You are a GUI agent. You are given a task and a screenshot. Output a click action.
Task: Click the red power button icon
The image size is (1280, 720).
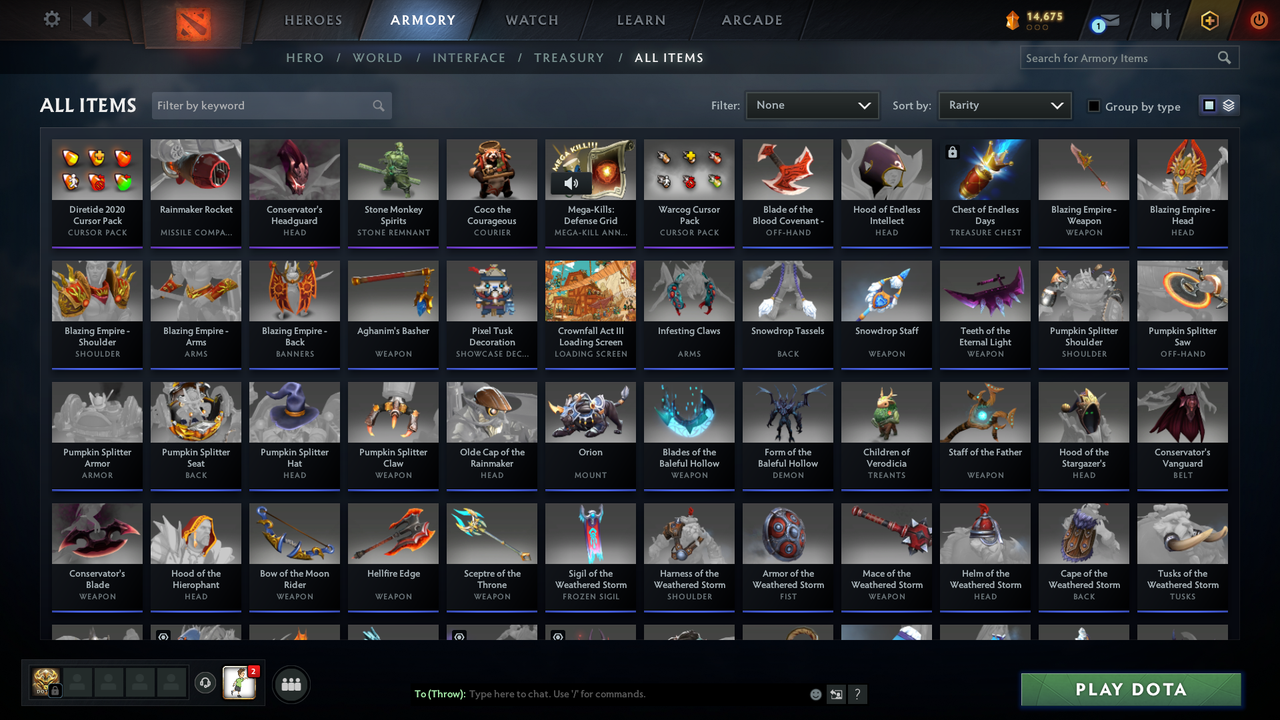pyautogui.click(x=1258, y=19)
